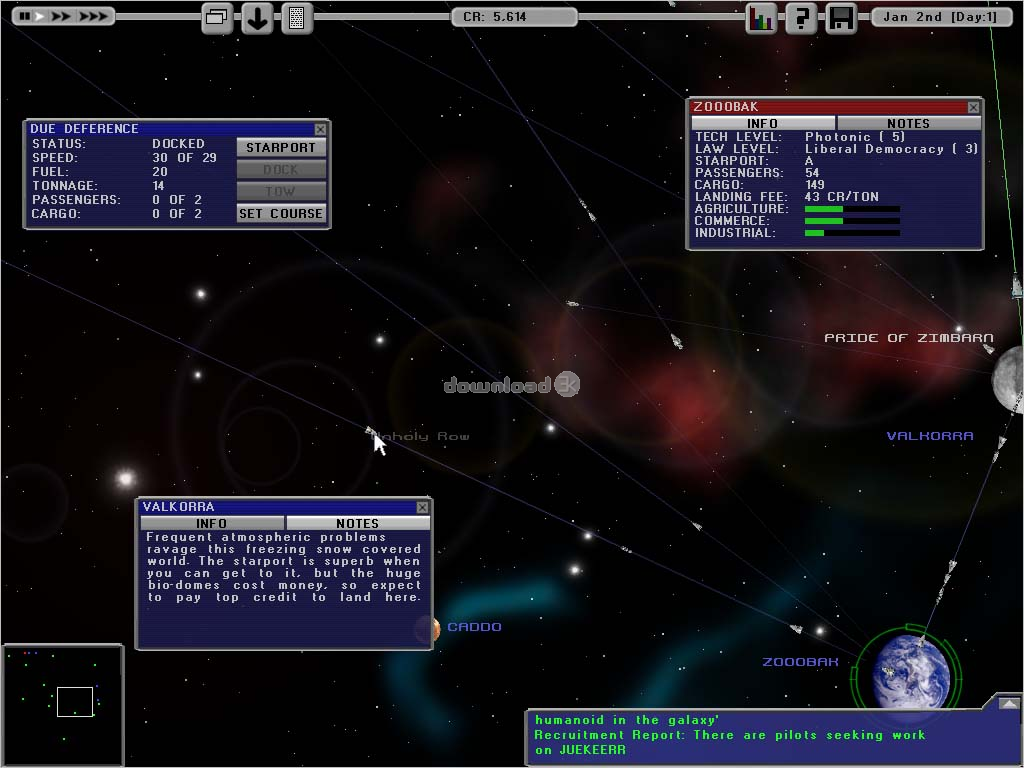Viewport: 1024px width, 768px height.
Task: Open the bar chart statistics icon
Action: (761, 18)
